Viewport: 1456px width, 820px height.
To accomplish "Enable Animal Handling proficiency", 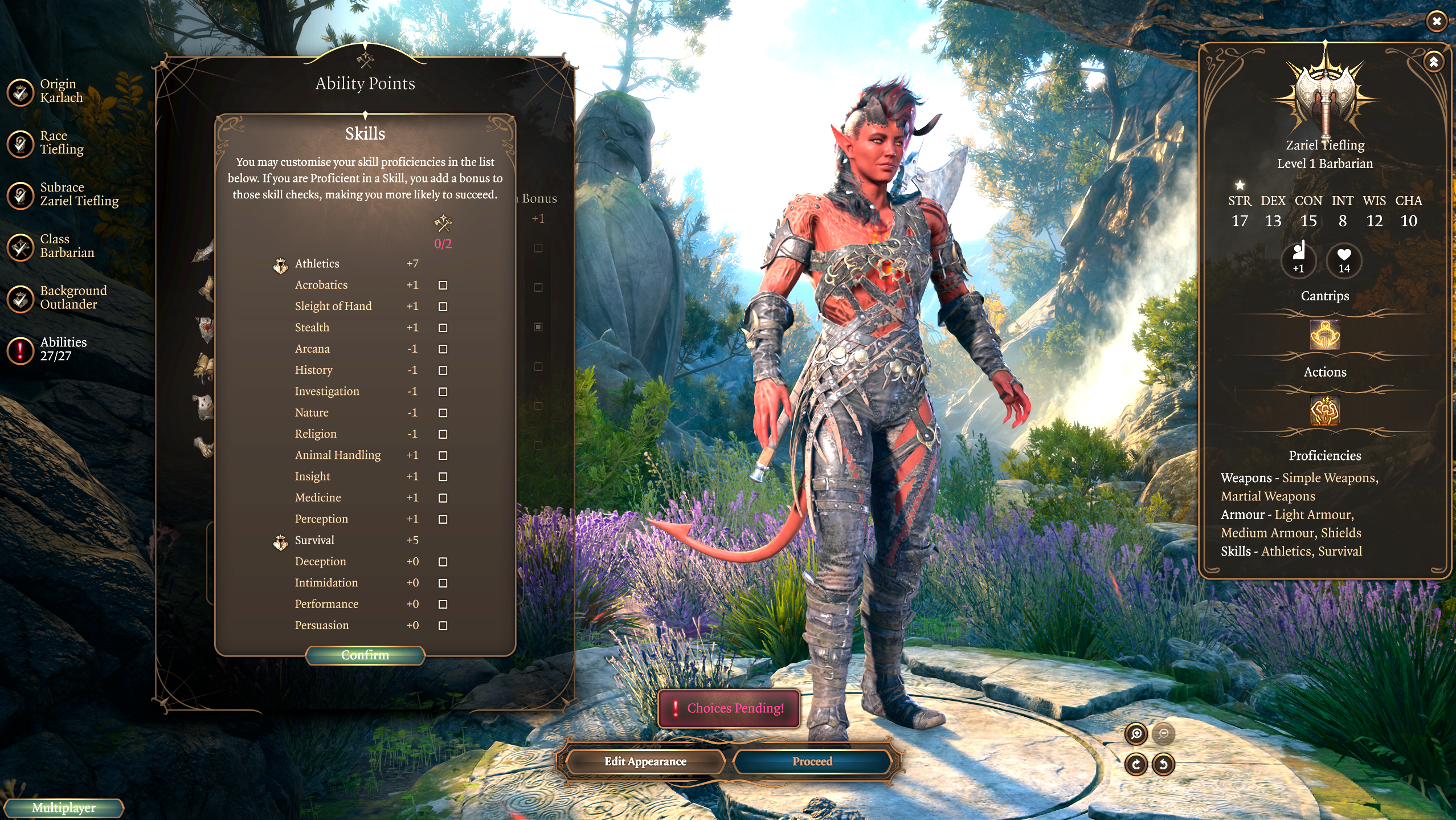I will point(443,455).
